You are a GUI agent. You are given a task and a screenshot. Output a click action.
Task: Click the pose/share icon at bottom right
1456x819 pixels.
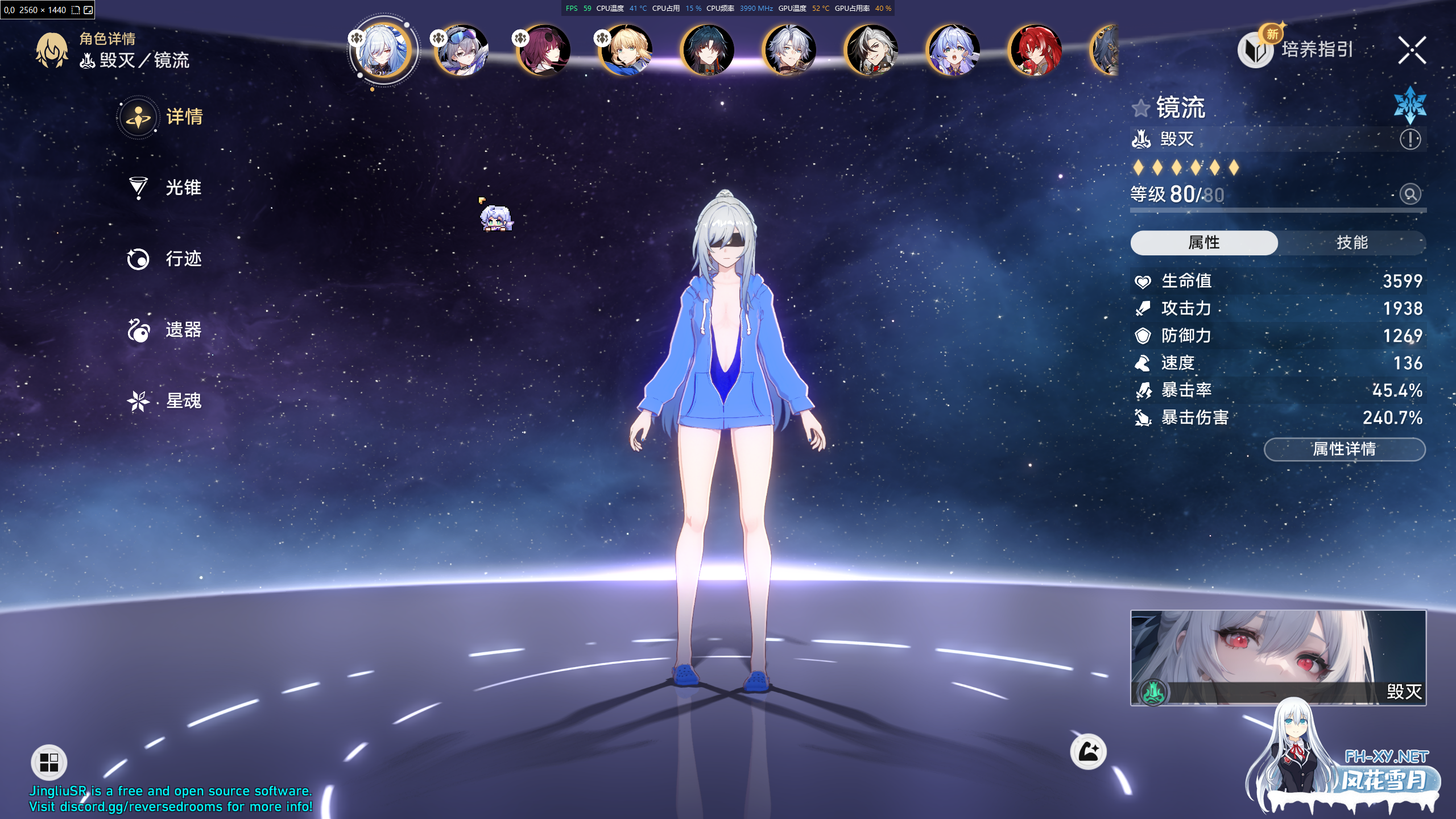(1089, 752)
